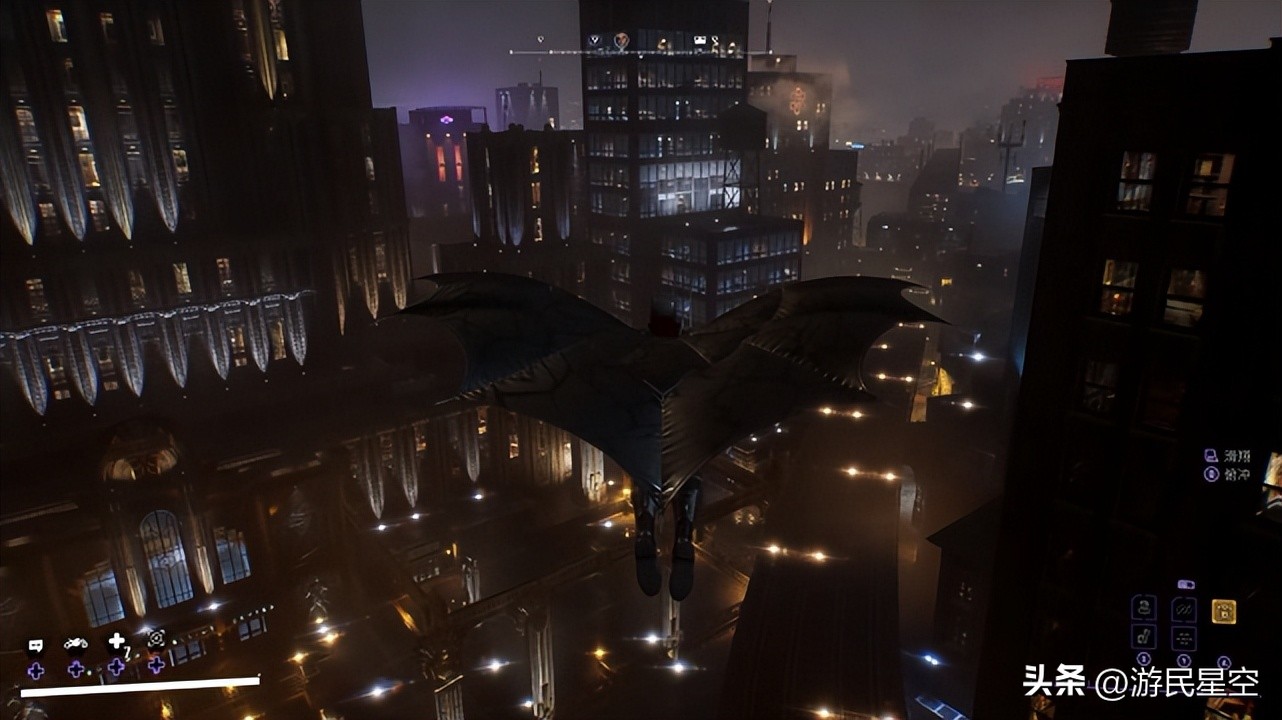Select the diagonal slashes ability slot

1184,610
